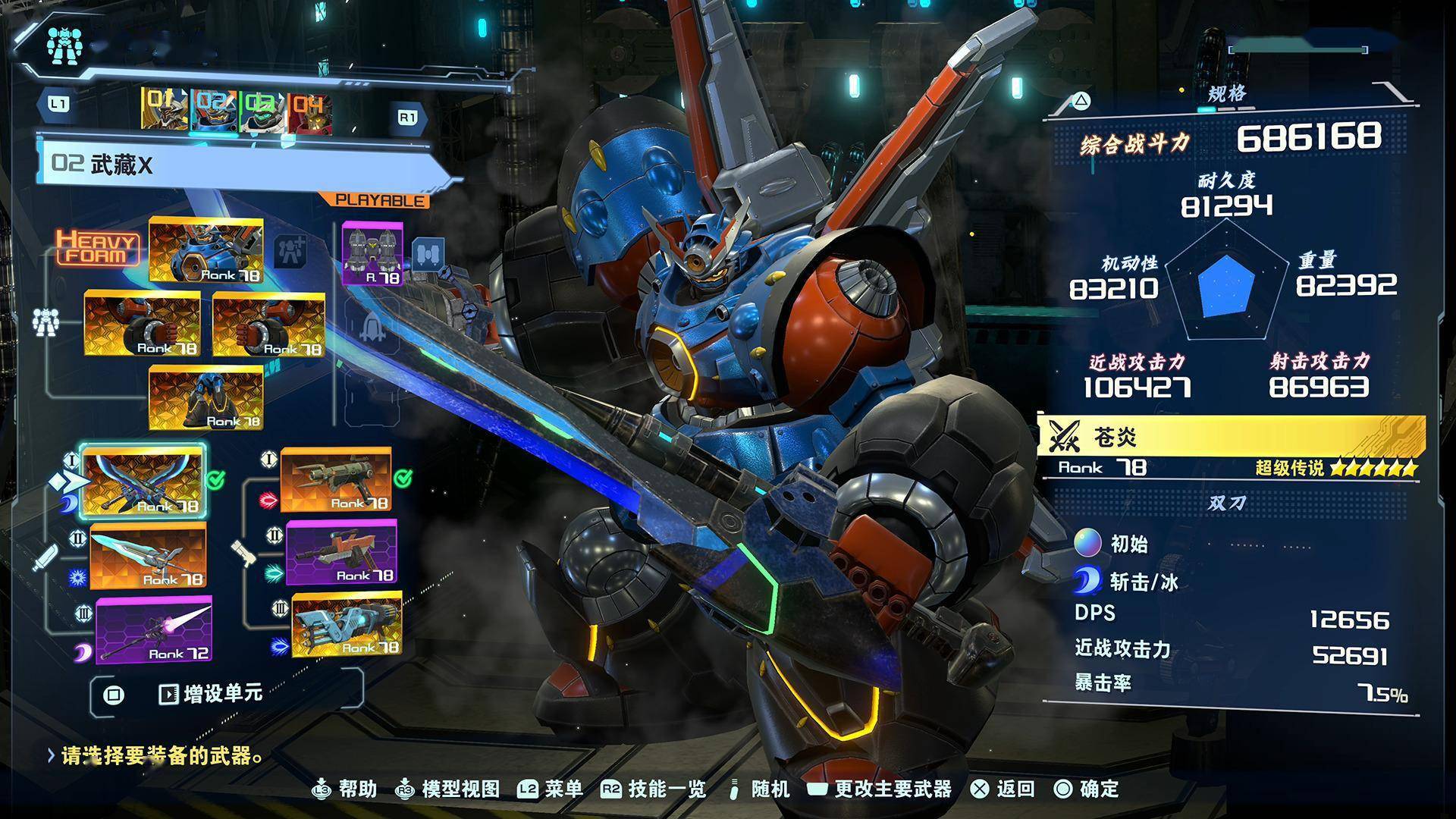Toggle the green checkmark on equipped dual blades
This screenshot has width=1456, height=819.
[x=217, y=480]
